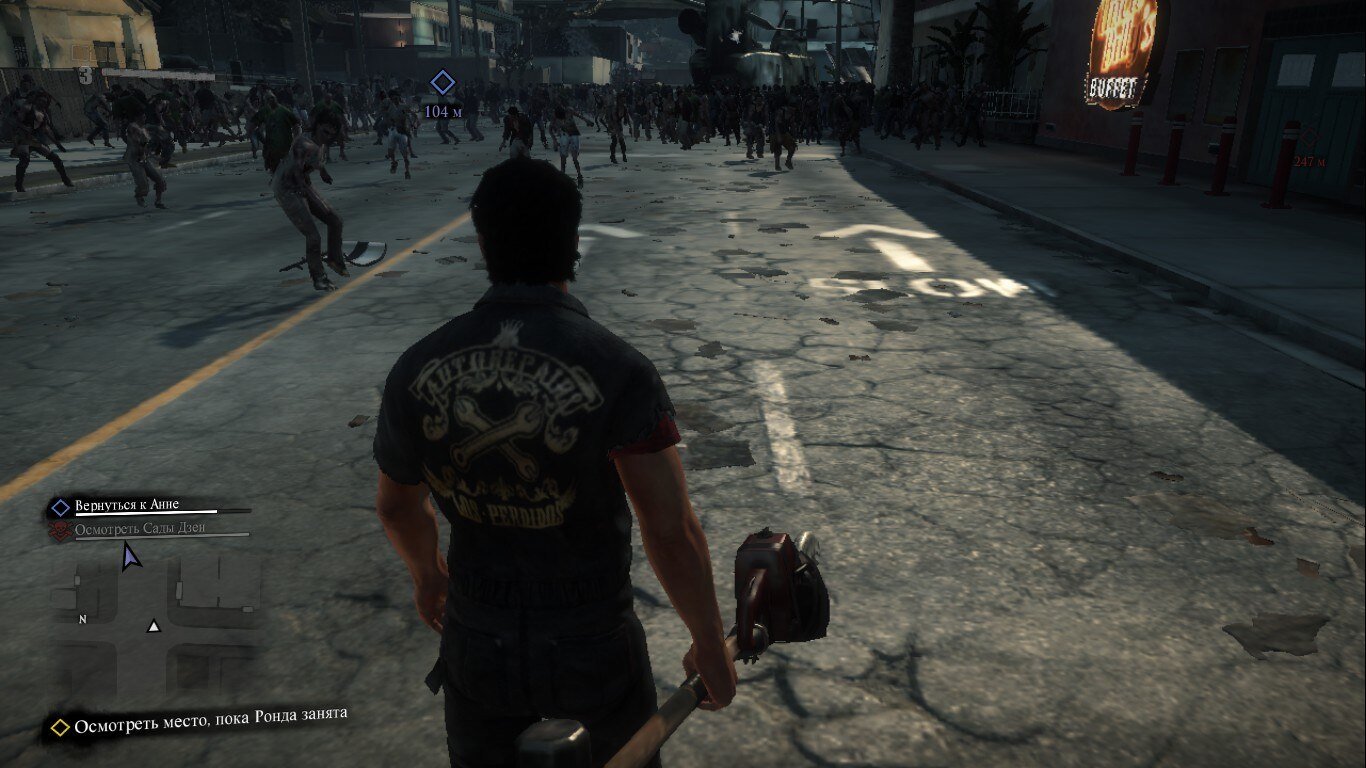1366x768 pixels.
Task: Click the blue arrow marker above the minimap
Action: coord(130,555)
